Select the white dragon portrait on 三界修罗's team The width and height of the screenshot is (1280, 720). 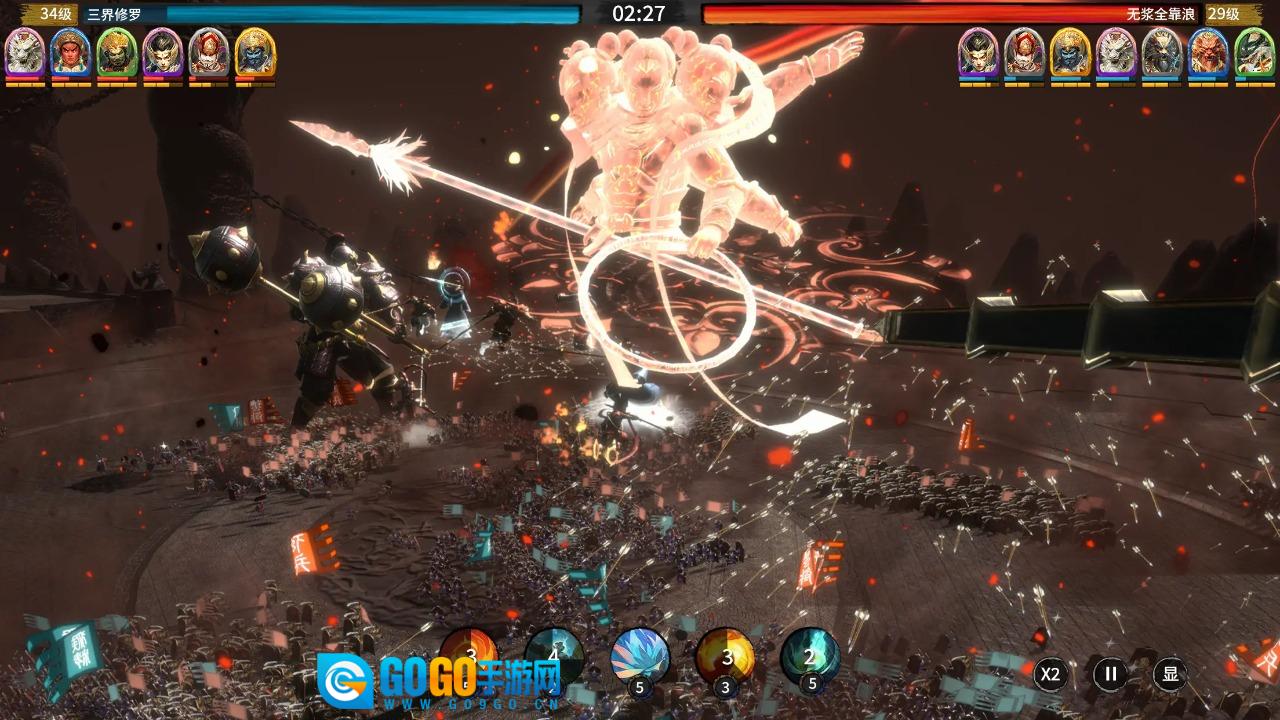click(x=25, y=52)
